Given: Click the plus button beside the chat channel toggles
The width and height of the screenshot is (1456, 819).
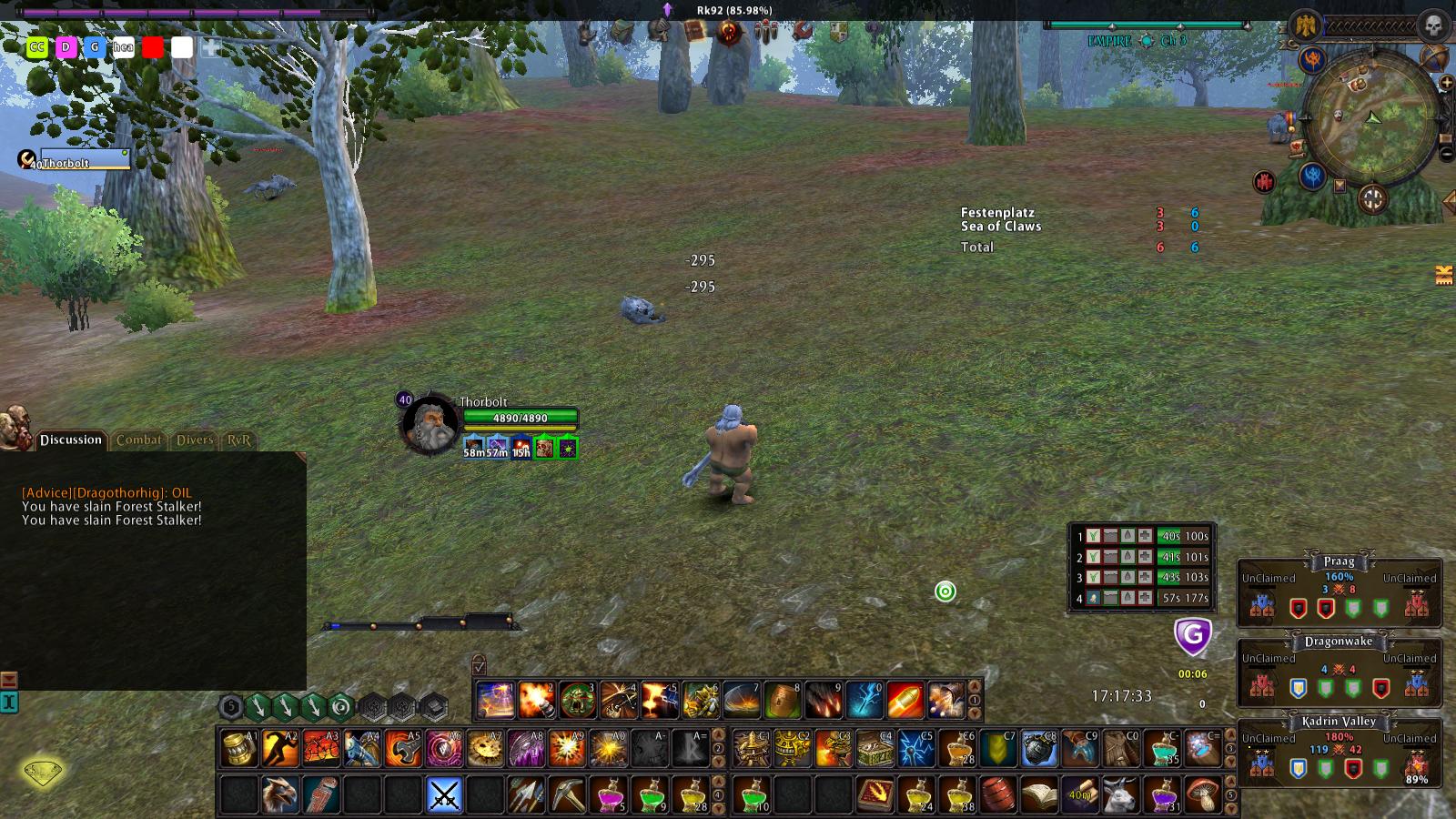Looking at the screenshot, I should tap(211, 46).
